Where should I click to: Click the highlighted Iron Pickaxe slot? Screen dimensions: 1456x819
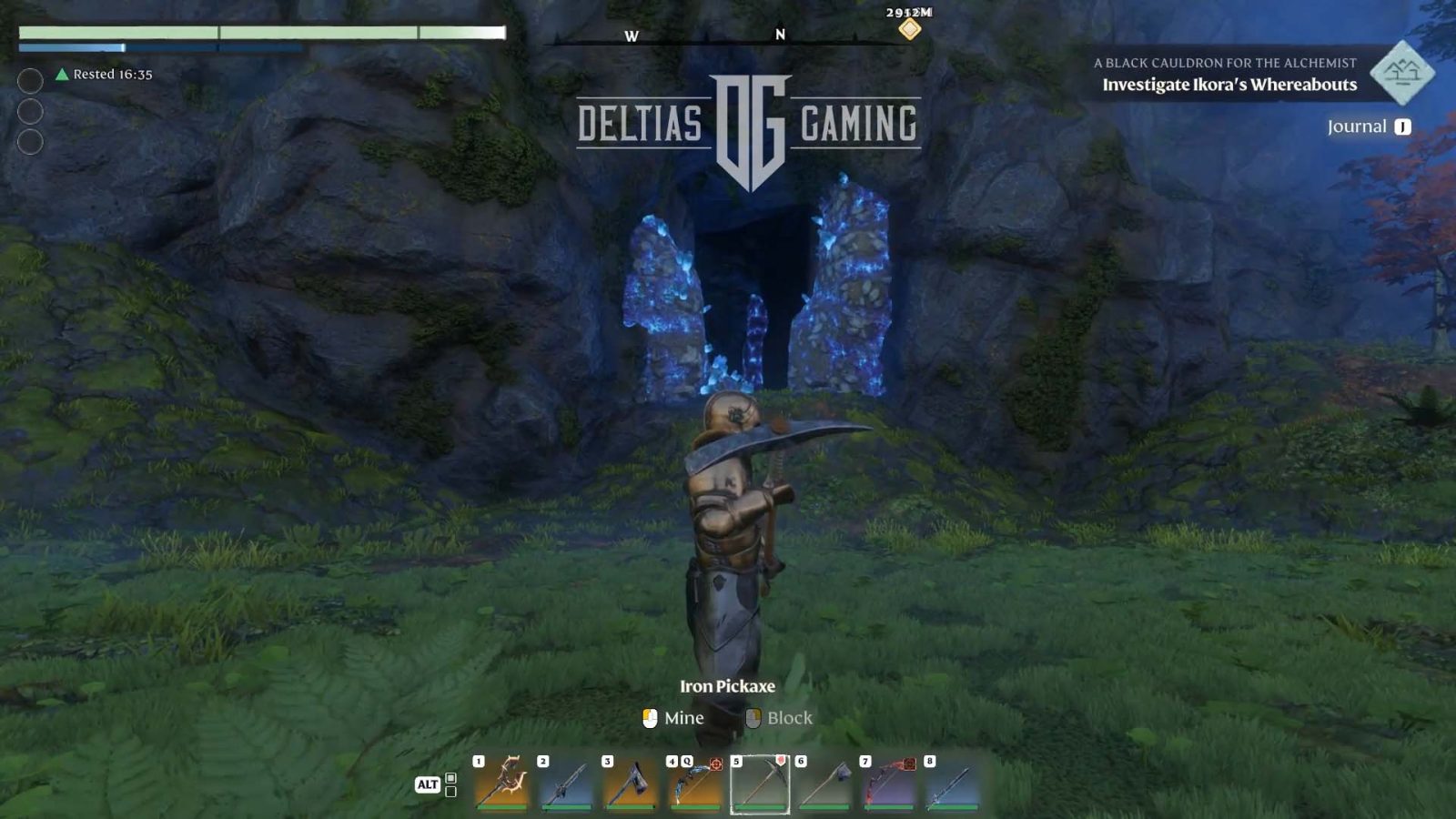point(760,784)
